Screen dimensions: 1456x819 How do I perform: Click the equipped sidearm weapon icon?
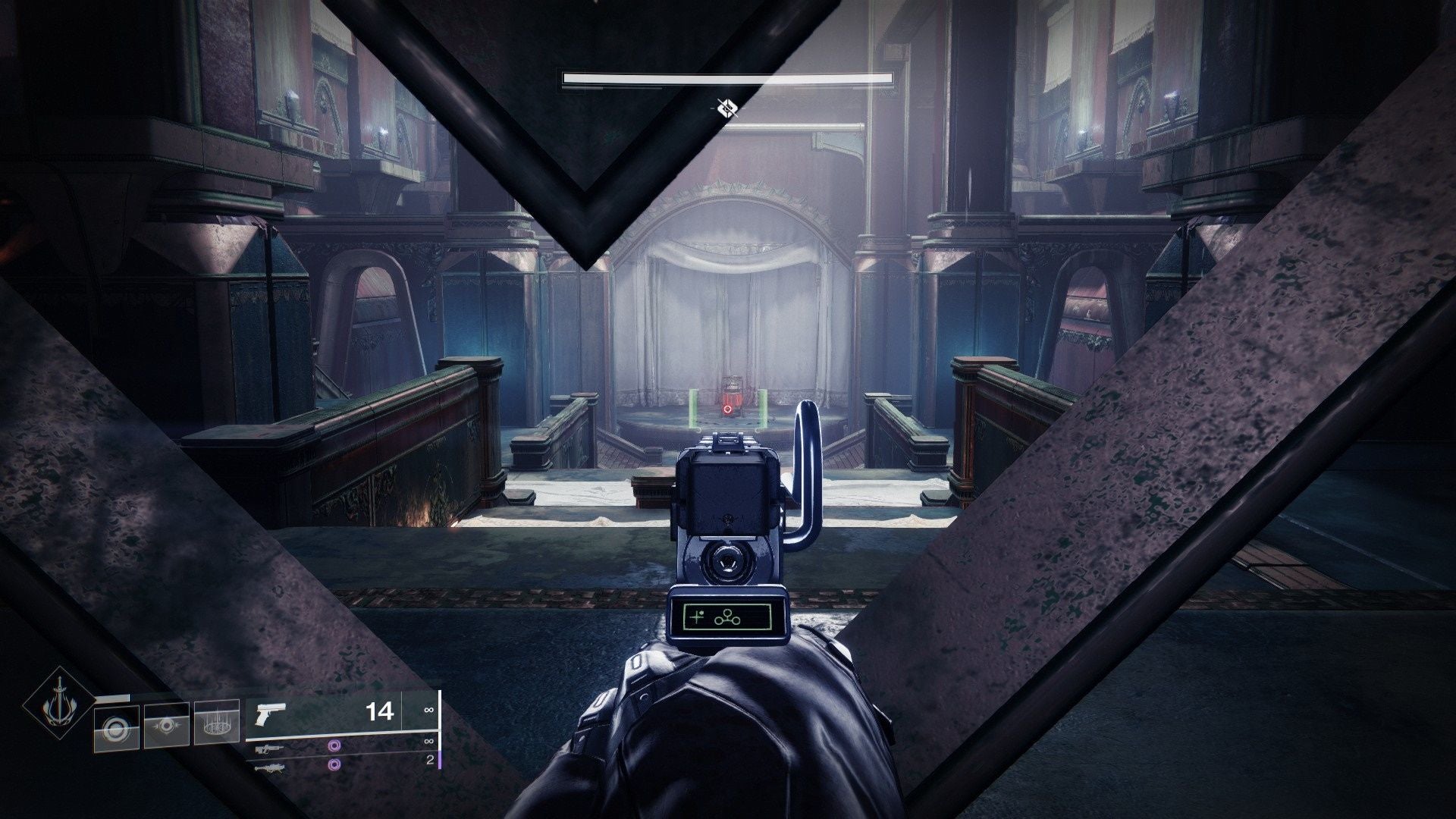tap(271, 713)
